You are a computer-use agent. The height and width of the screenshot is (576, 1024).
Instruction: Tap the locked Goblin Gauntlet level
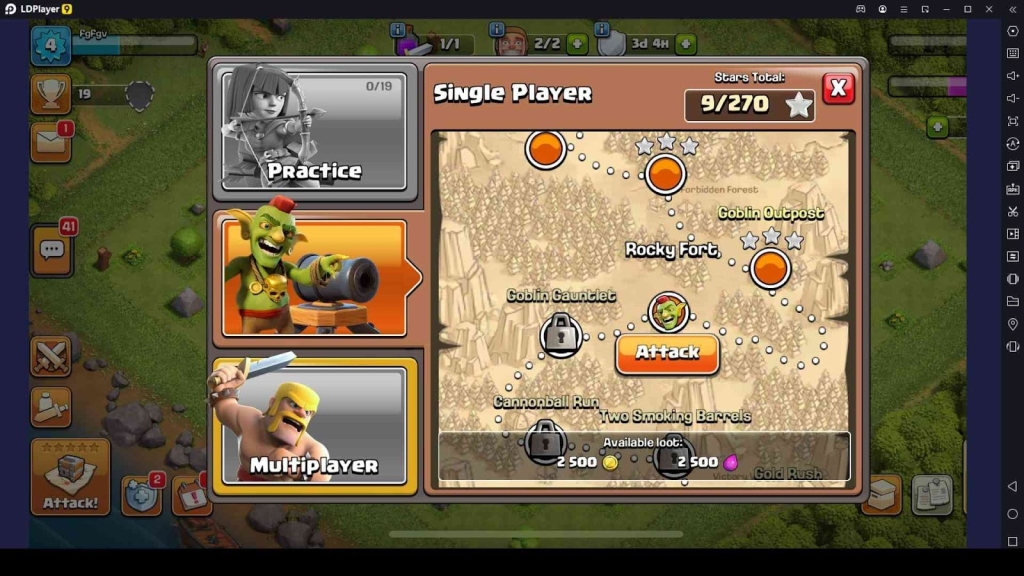pyautogui.click(x=561, y=334)
